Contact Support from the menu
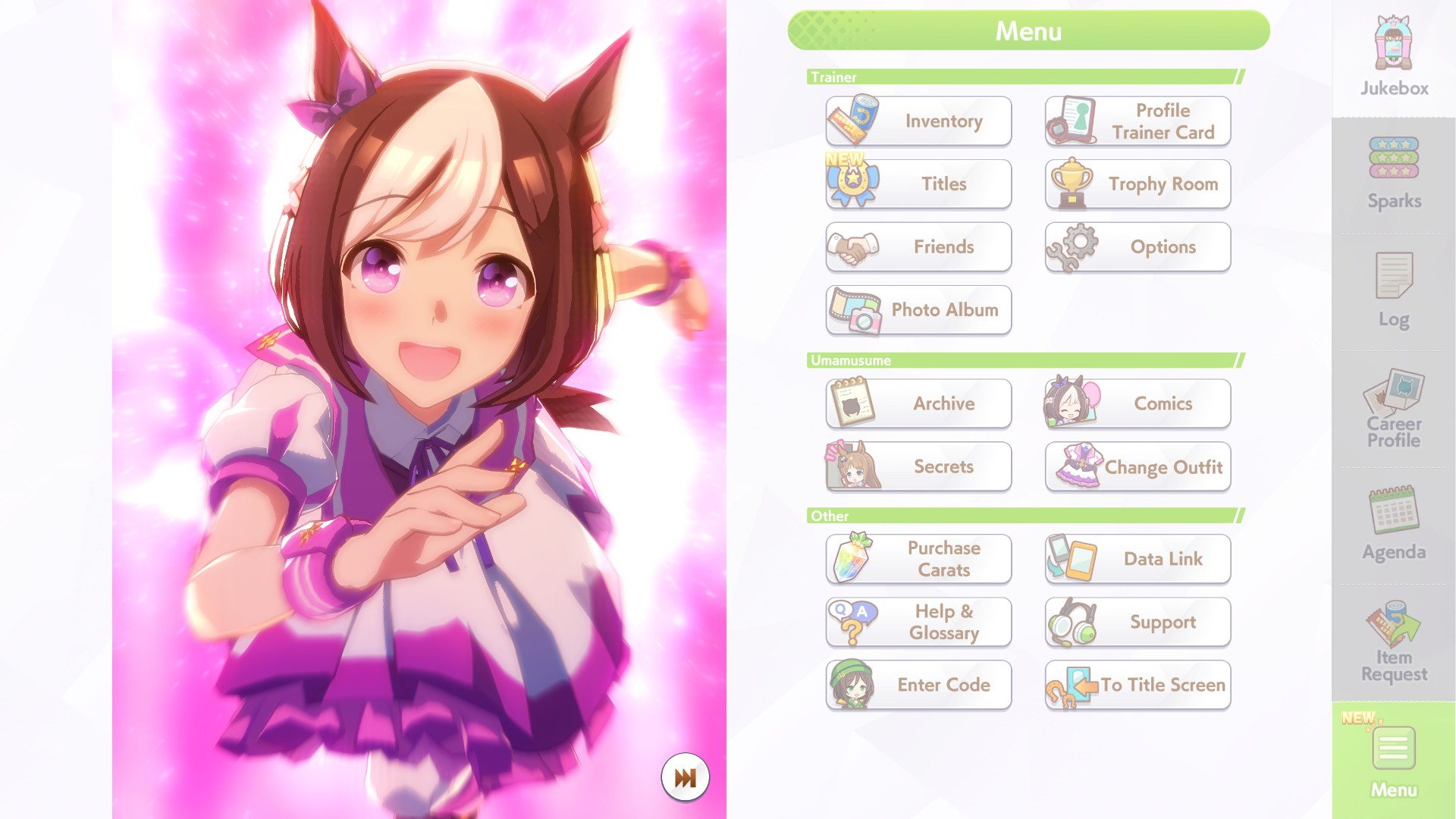Image resolution: width=1456 pixels, height=819 pixels. [x=1137, y=622]
